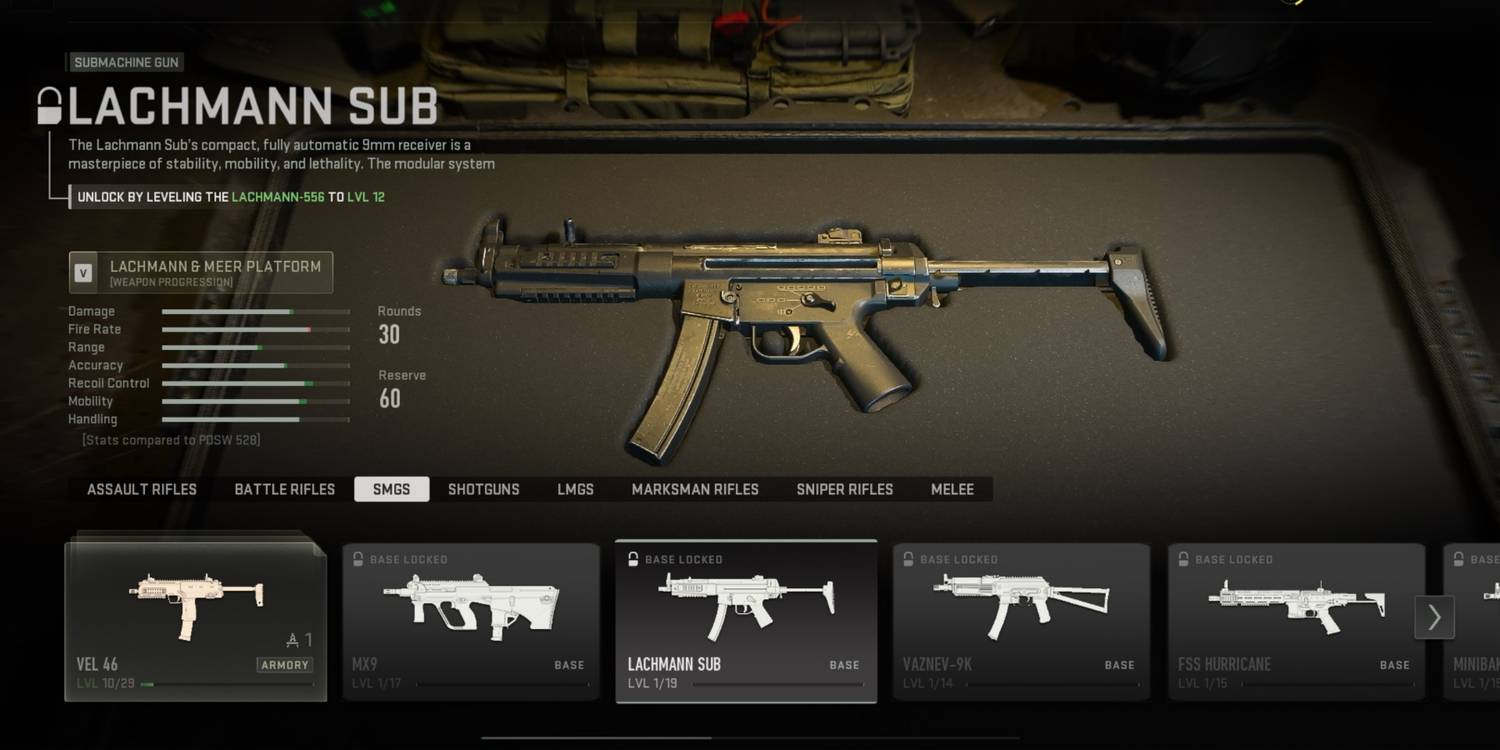Open the Lachmann & Meer Platform weapon progression
The width and height of the screenshot is (1500, 750).
200,272
